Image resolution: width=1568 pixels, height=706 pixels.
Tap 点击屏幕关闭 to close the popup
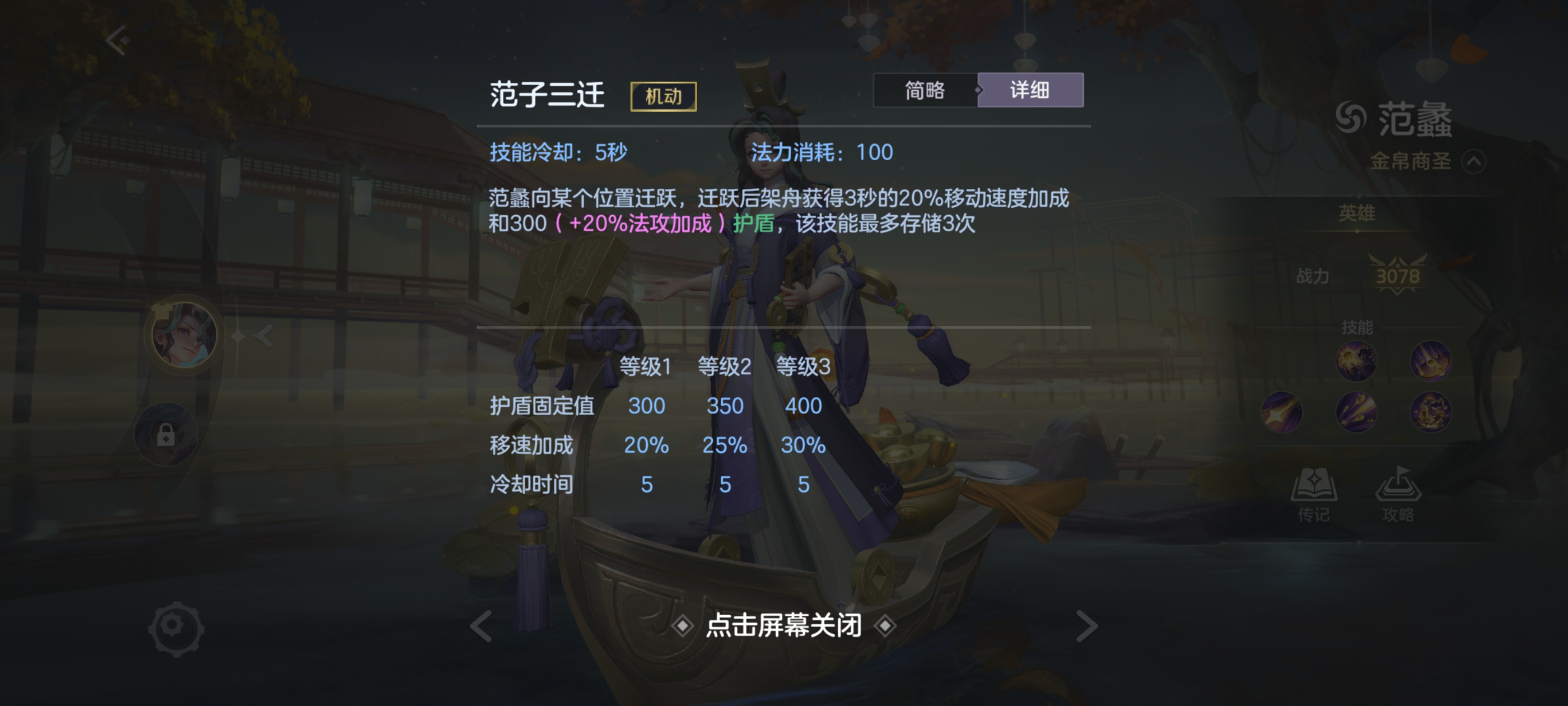tap(784, 625)
